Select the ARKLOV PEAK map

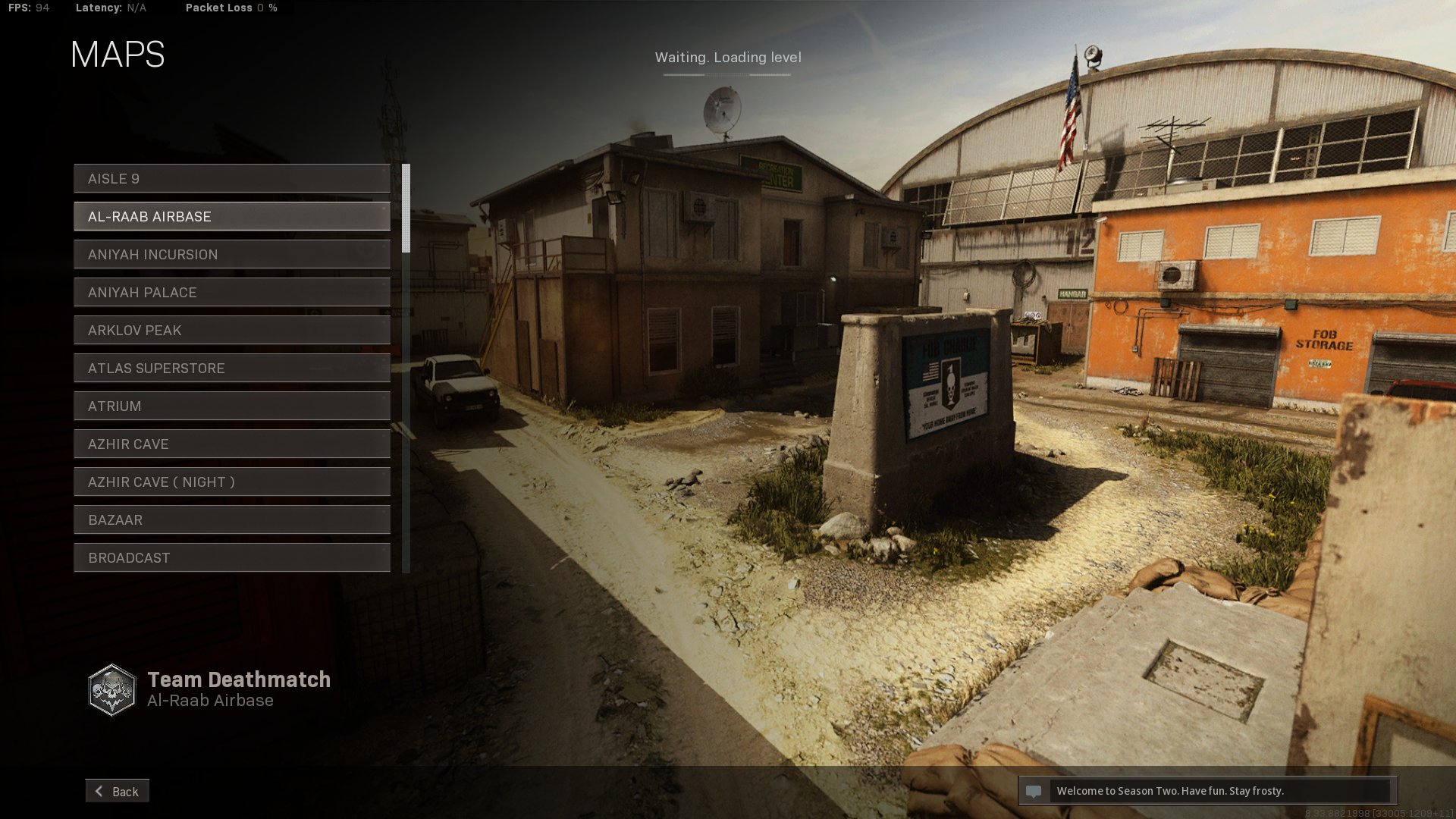[x=231, y=330]
